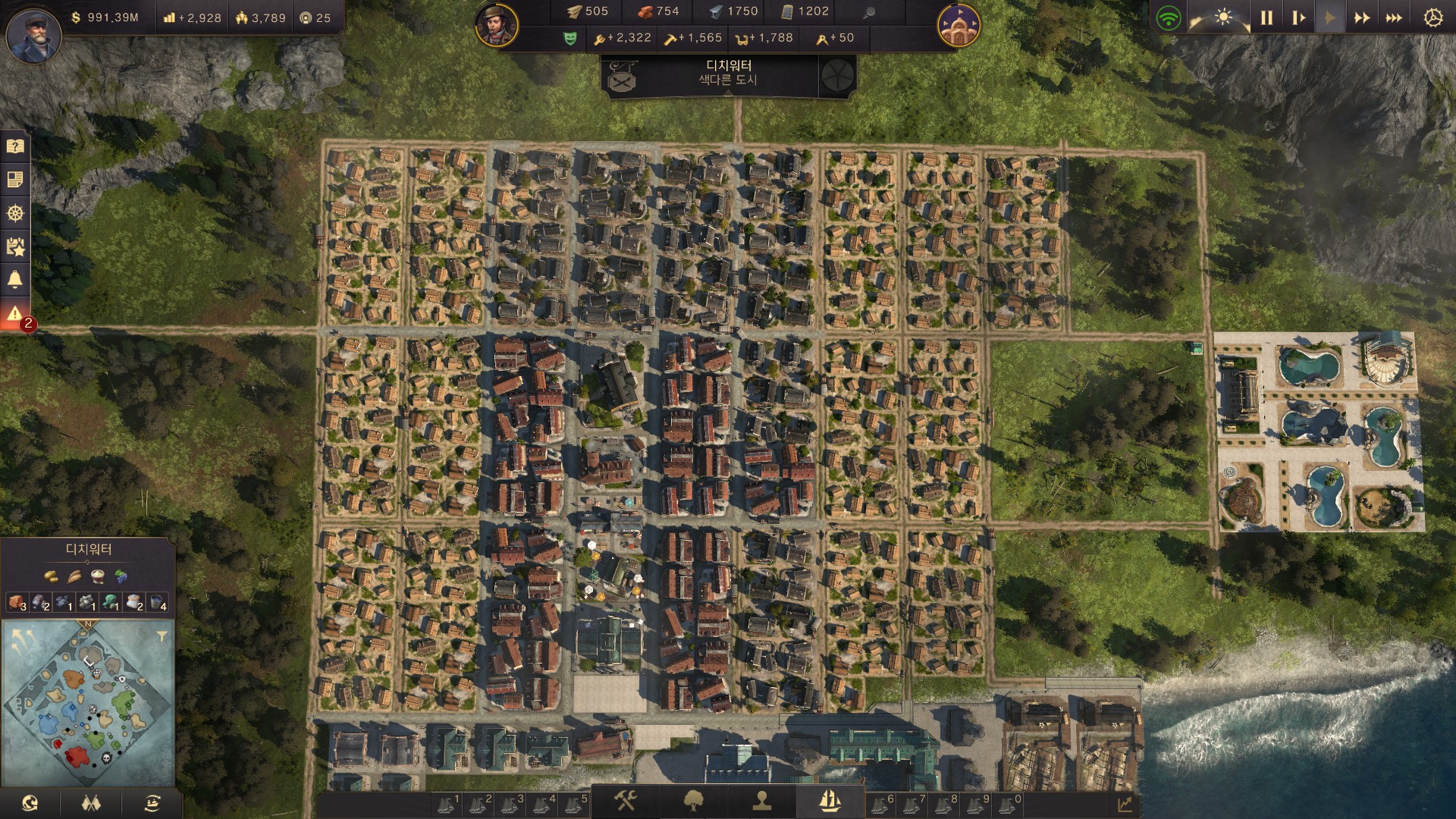Open the ship's wheel side menu
The image size is (1456, 819).
click(x=15, y=213)
